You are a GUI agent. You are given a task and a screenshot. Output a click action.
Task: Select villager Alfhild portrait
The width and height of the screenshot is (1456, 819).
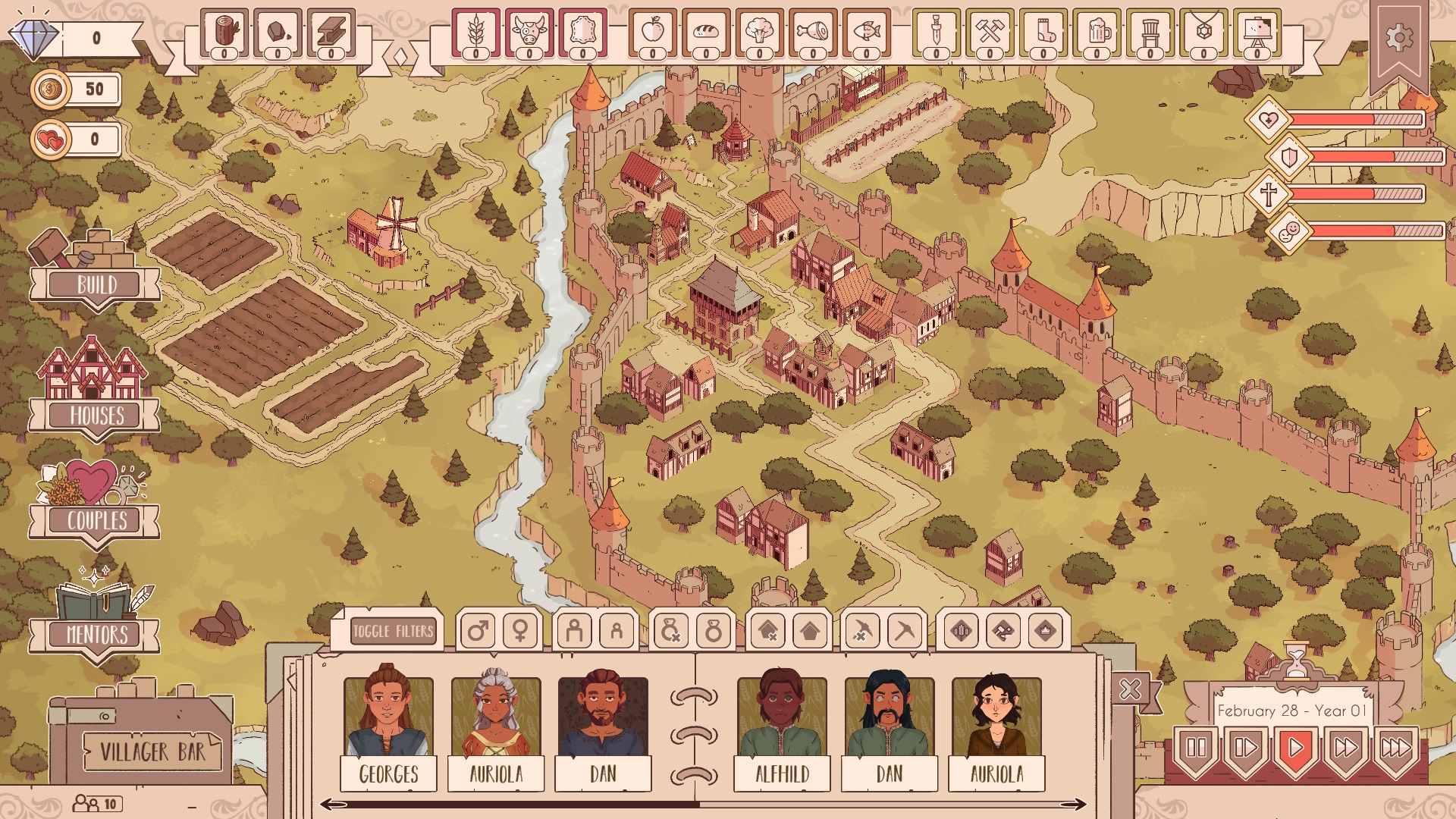[x=782, y=717]
